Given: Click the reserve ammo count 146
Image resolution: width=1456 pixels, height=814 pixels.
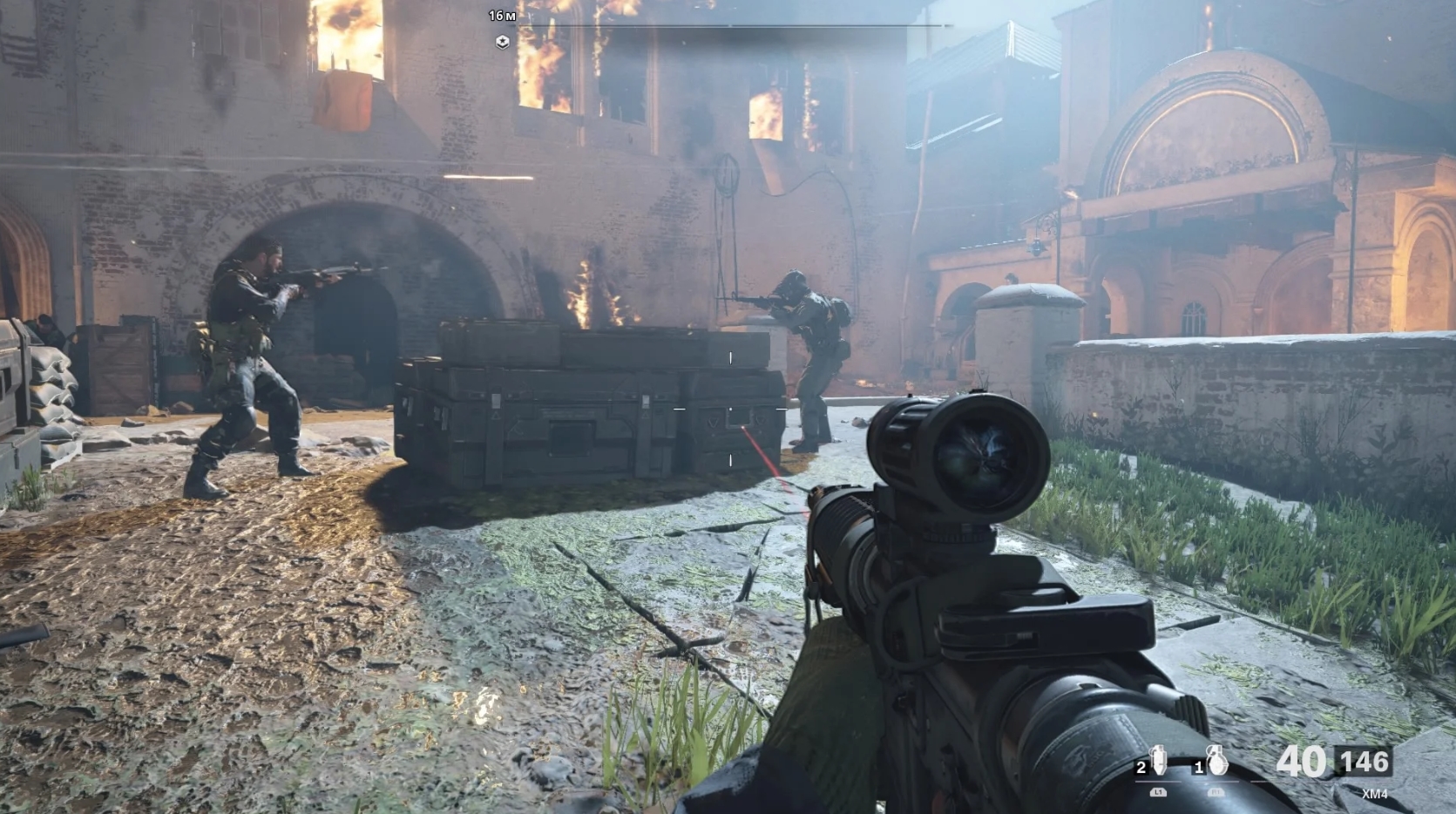Looking at the screenshot, I should click(x=1366, y=763).
